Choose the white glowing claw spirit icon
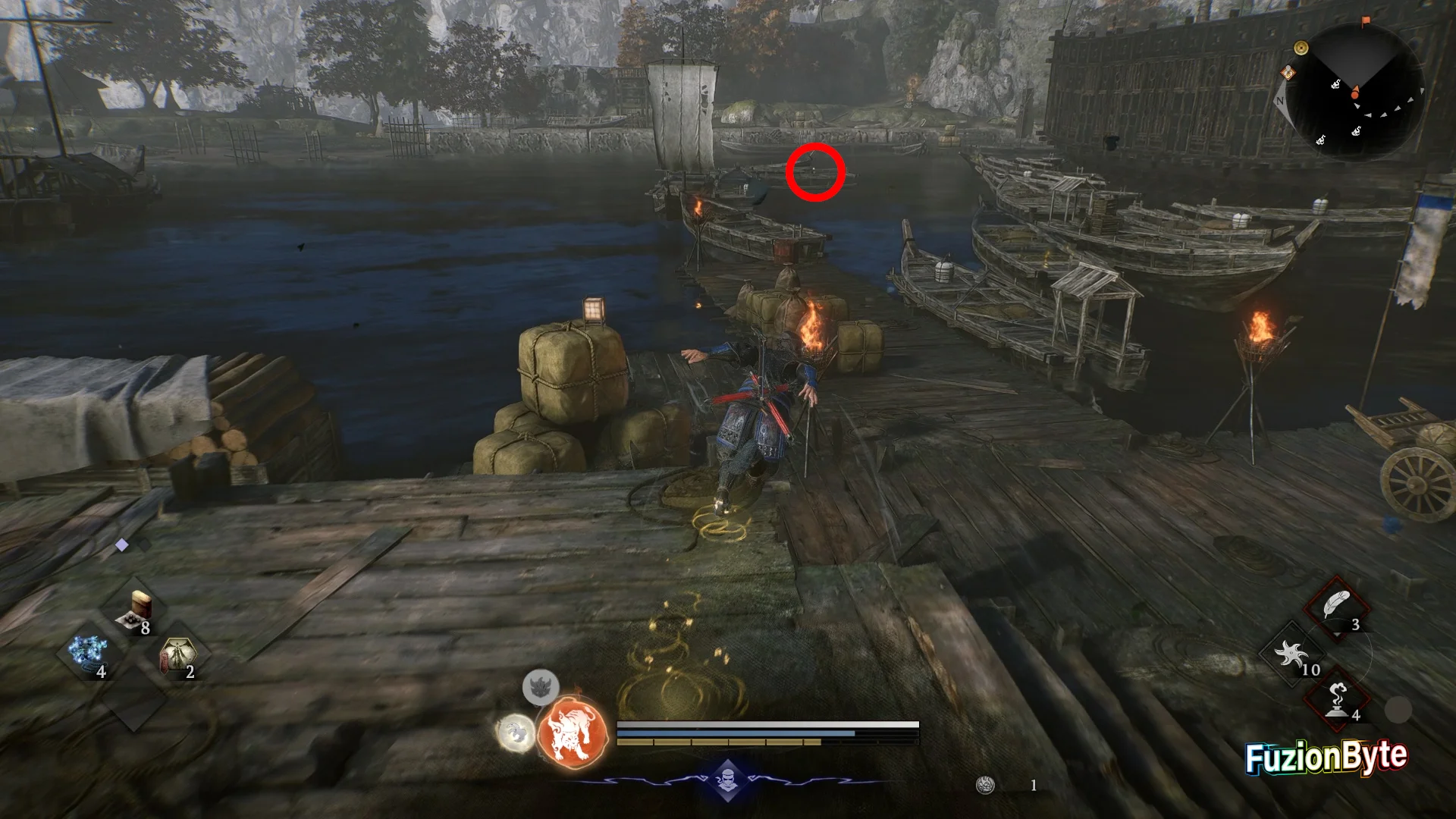1456x819 pixels. click(x=515, y=734)
